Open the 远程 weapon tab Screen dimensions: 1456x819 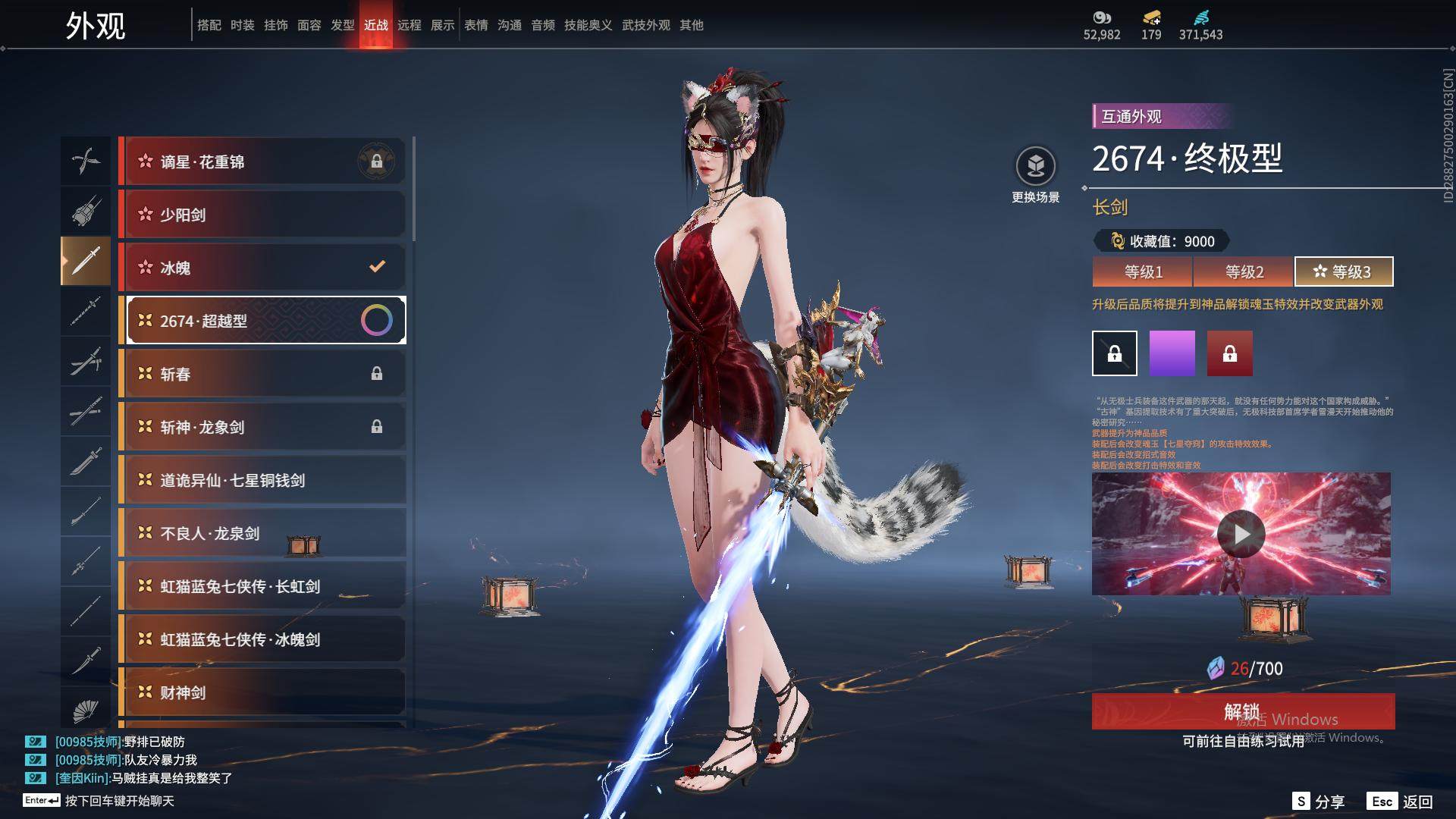click(409, 25)
